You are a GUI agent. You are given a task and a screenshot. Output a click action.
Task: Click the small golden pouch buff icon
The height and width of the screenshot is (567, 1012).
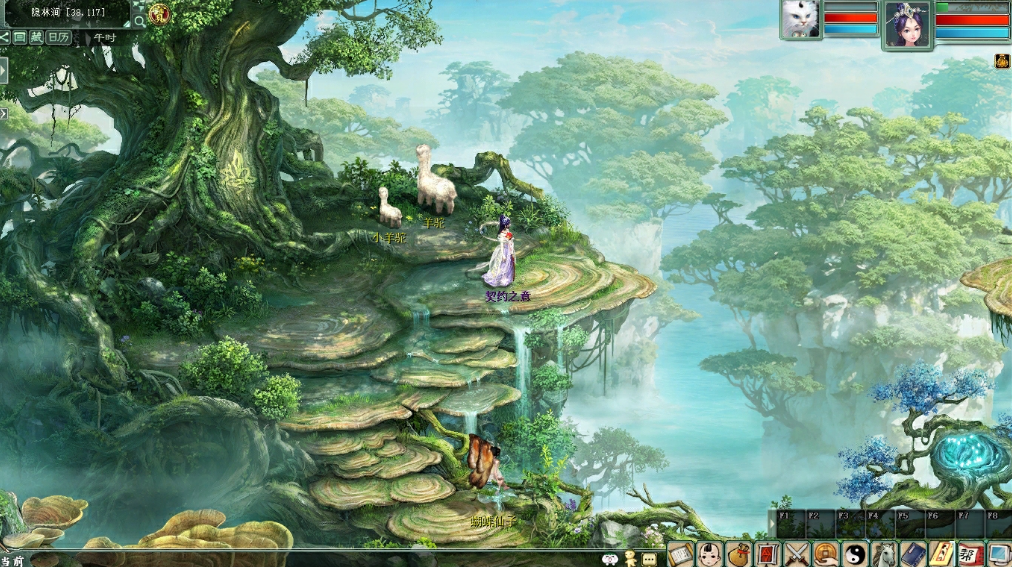click(1001, 62)
